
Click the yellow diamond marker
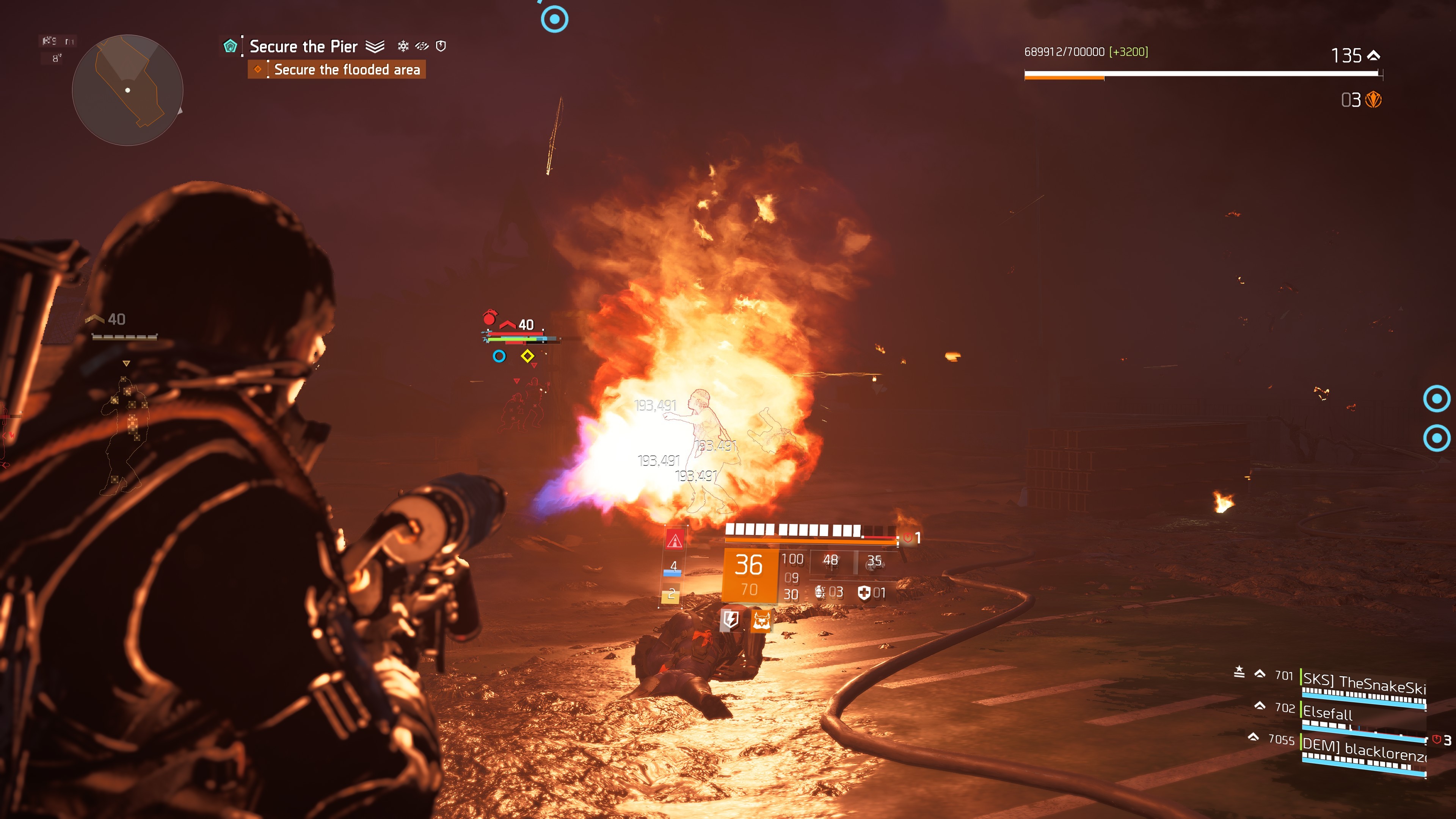coord(527,356)
